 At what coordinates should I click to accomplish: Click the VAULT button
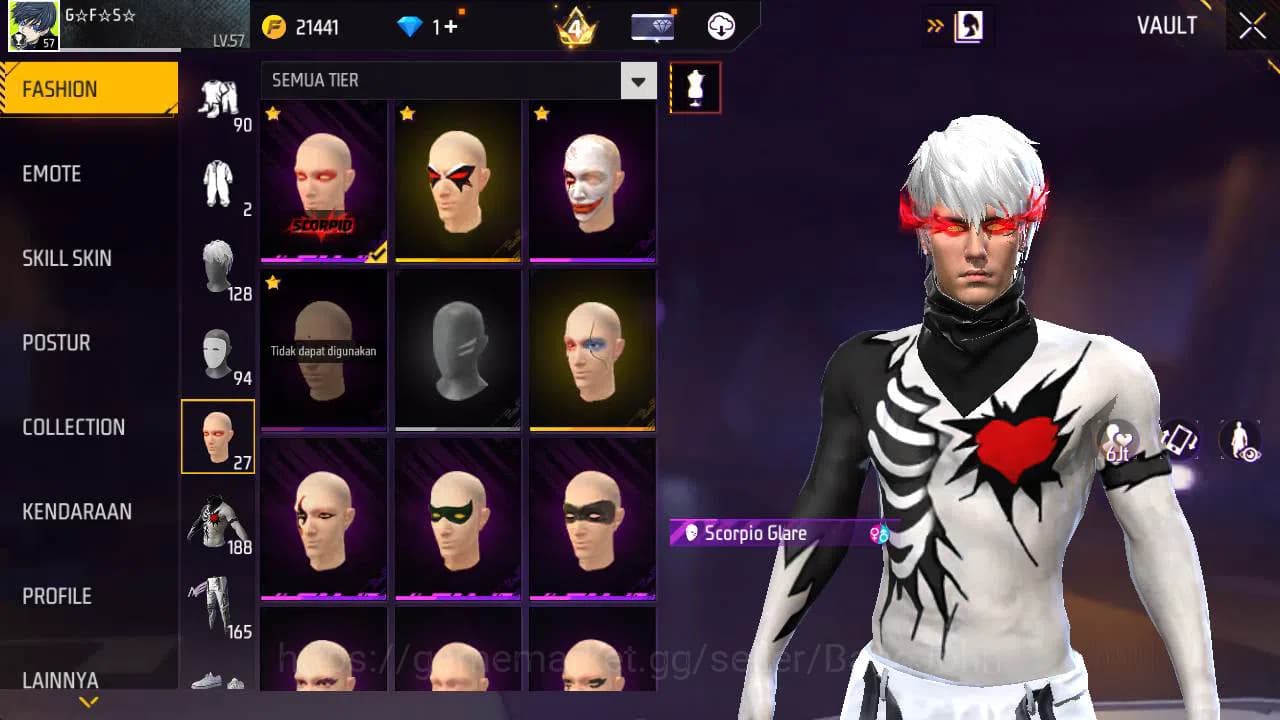(1166, 27)
